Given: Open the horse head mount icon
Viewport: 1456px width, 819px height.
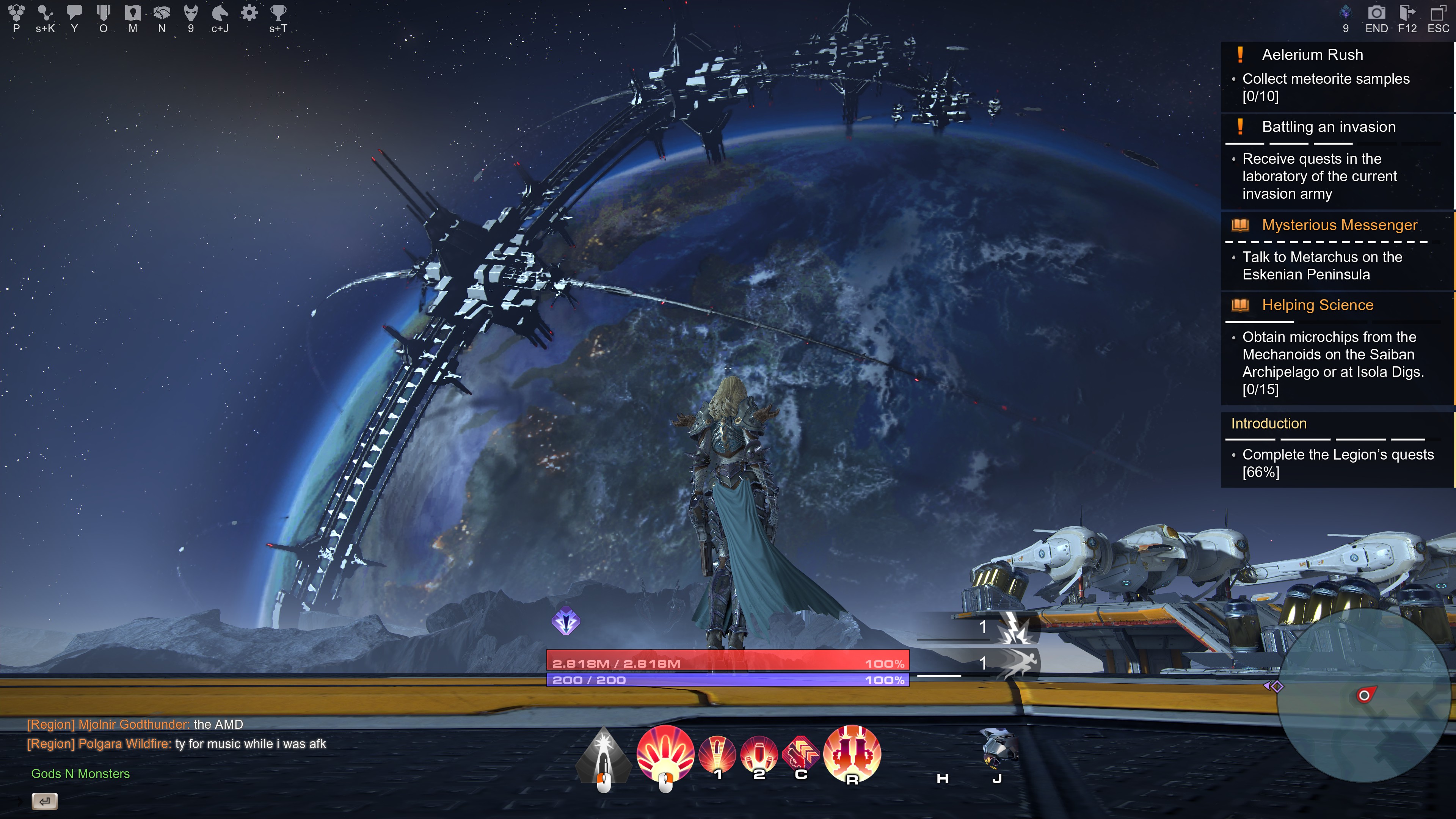Looking at the screenshot, I should [220, 13].
